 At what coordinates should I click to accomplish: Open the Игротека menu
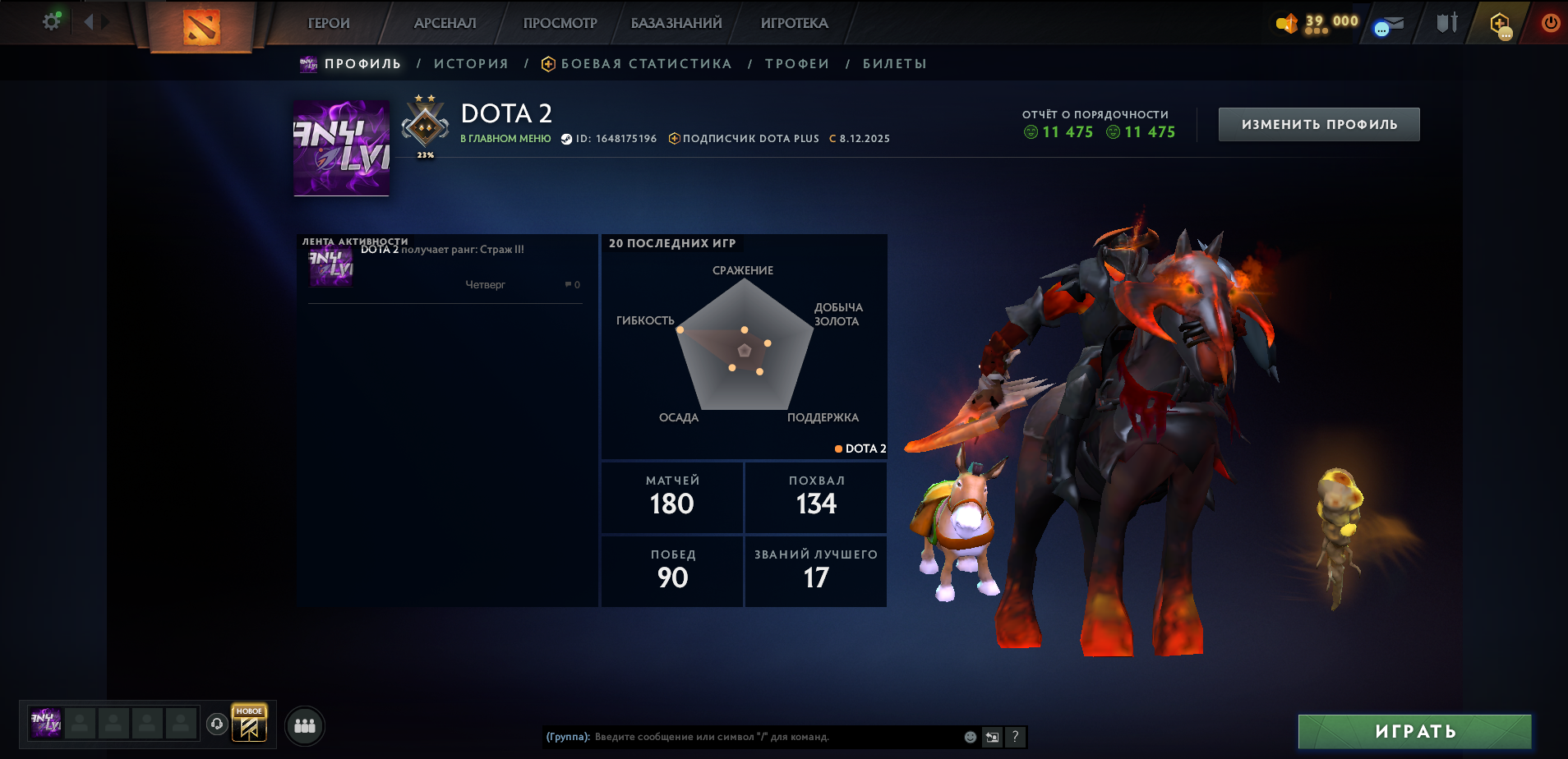pos(794,23)
